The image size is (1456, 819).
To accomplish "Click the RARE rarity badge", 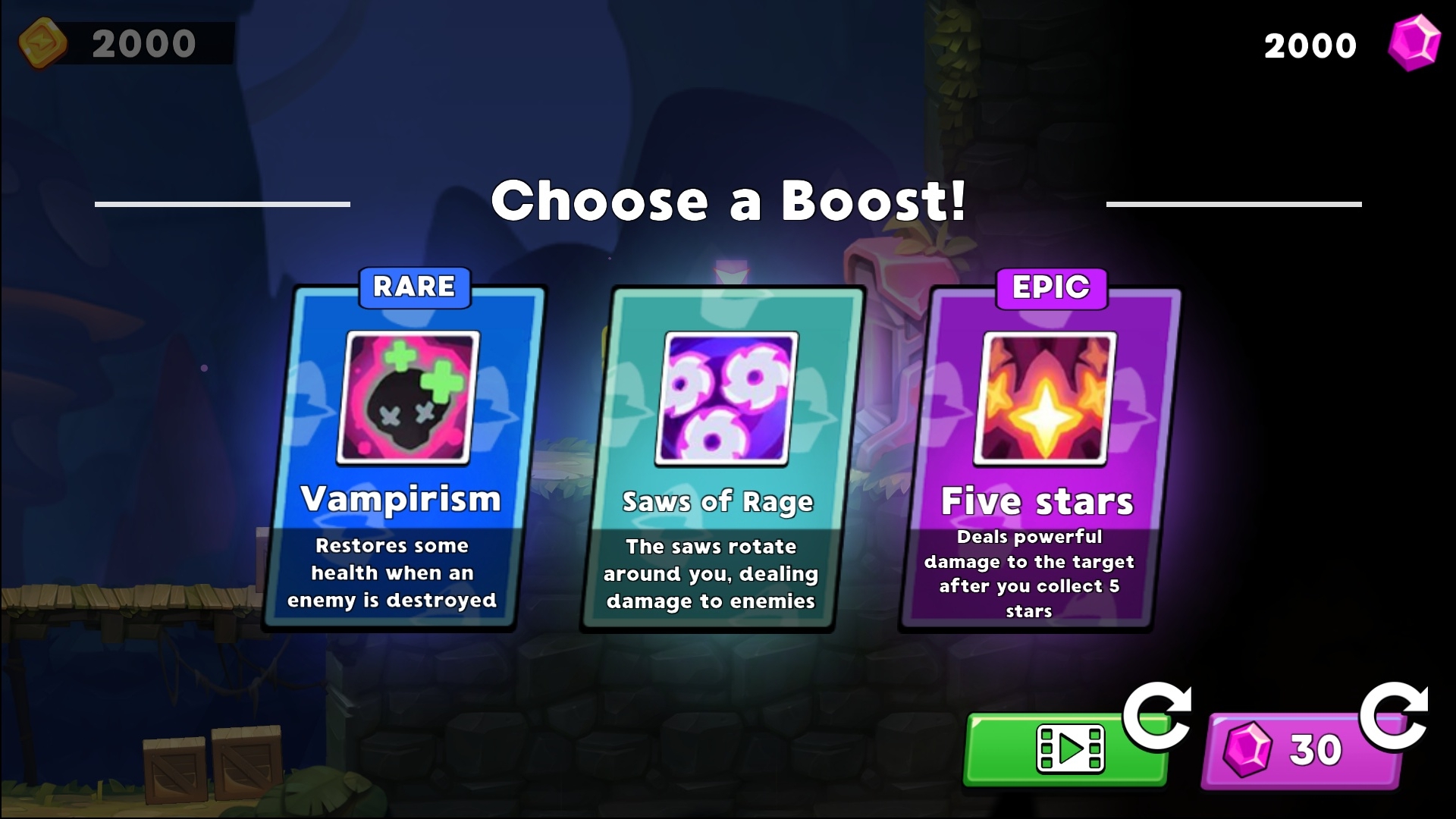I will (x=414, y=288).
